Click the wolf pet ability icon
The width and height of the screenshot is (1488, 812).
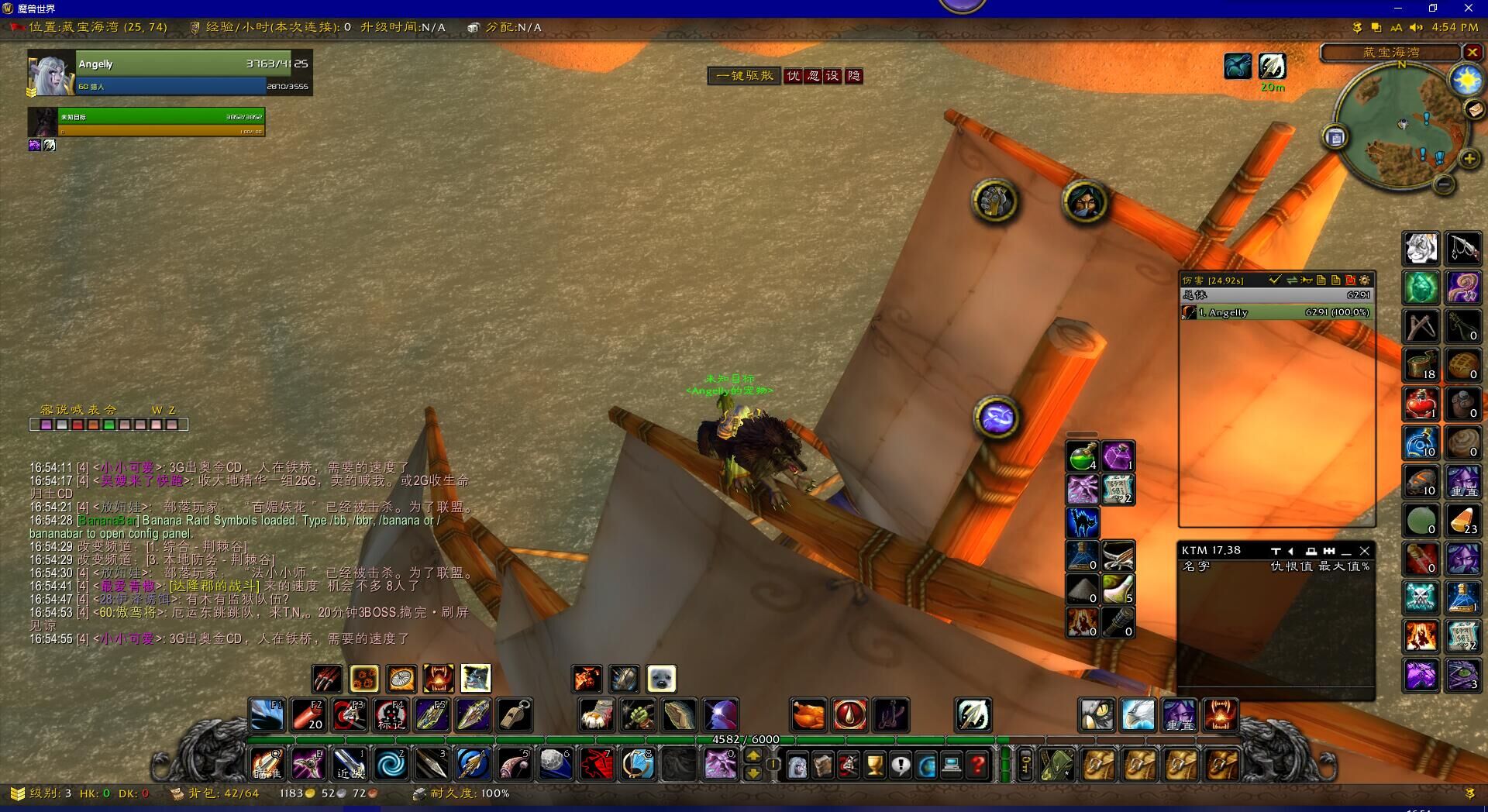pyautogui.click(x=476, y=679)
